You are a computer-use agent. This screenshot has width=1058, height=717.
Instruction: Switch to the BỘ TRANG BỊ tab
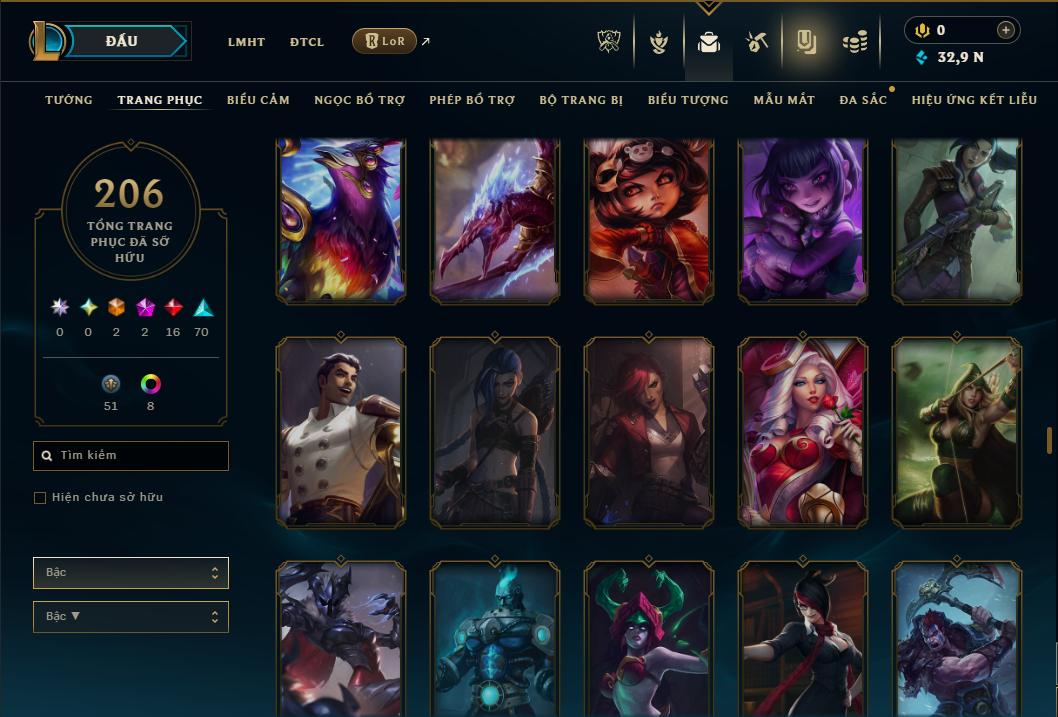point(581,100)
